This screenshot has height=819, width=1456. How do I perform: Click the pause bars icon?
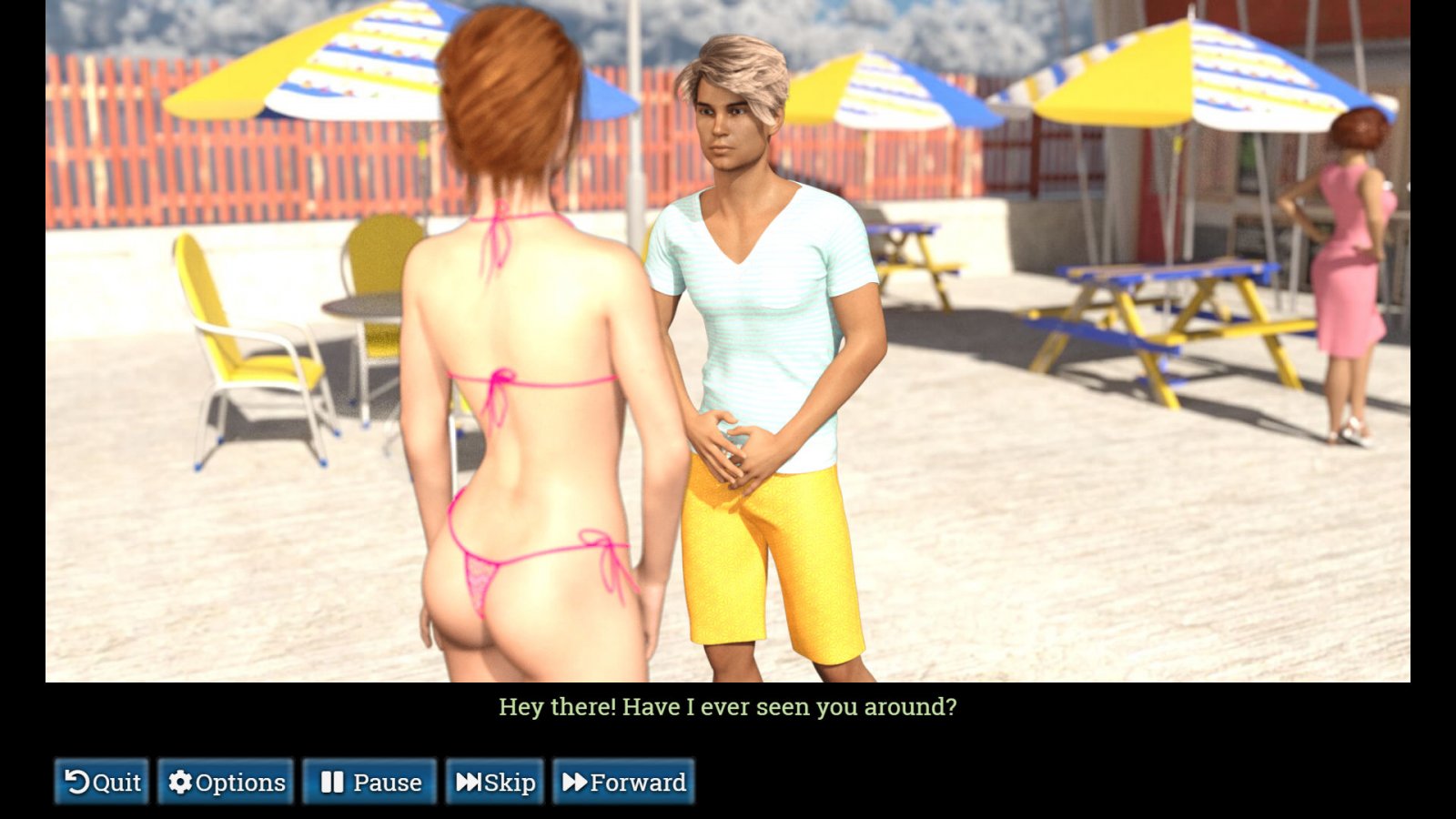pyautogui.click(x=333, y=781)
